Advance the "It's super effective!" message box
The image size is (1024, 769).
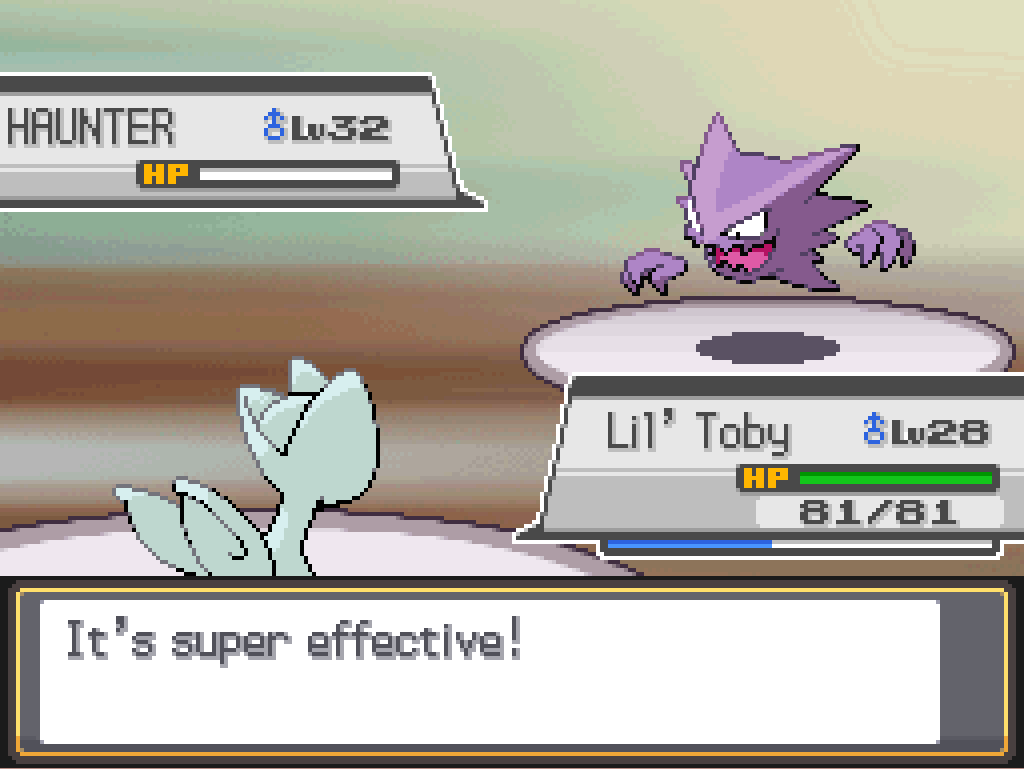click(490, 670)
